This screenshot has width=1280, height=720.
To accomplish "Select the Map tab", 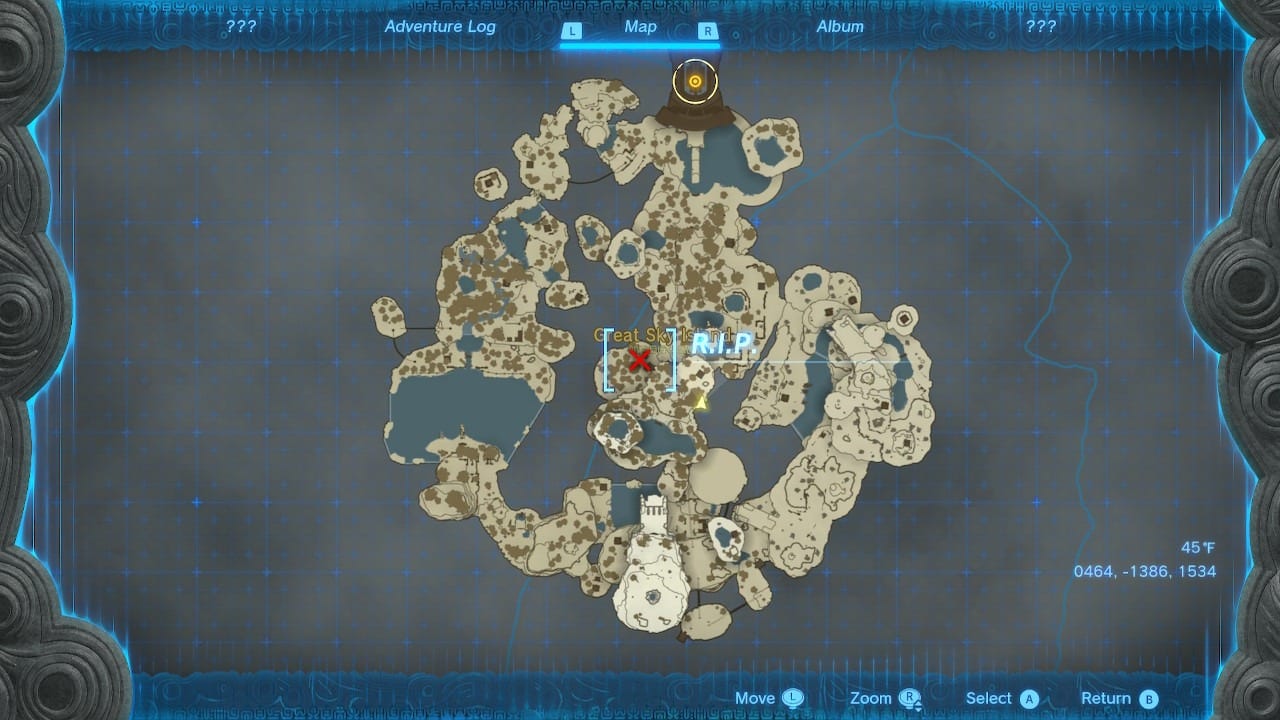I will click(x=640, y=27).
